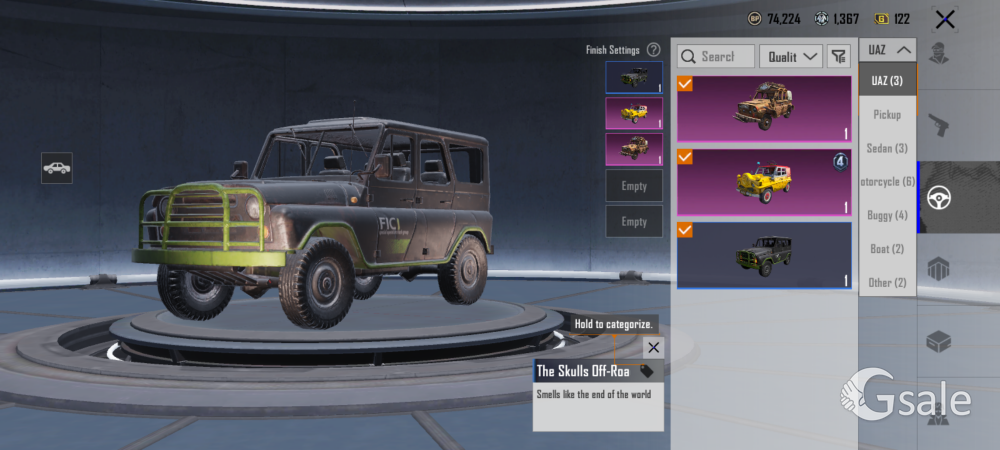Close the vehicle inventory screen
Viewport: 1000px width, 450px height.
pos(944,19)
